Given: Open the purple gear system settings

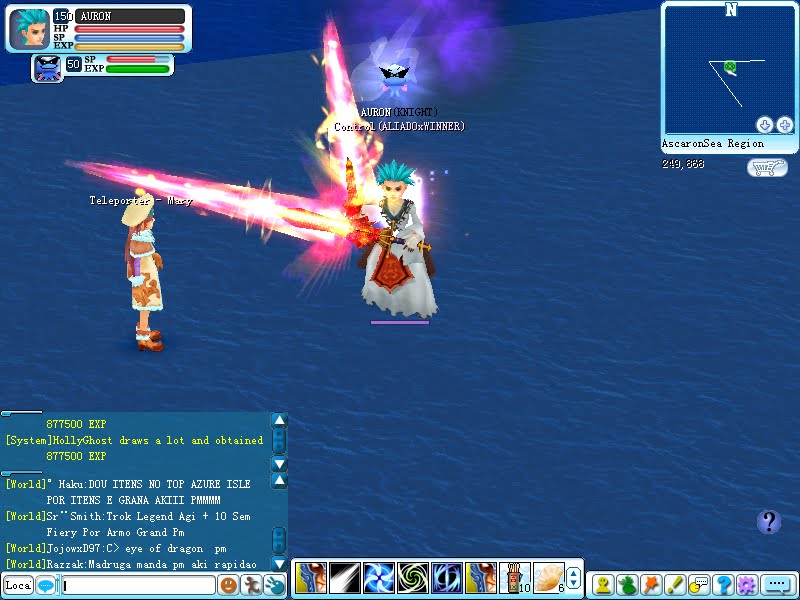Looking at the screenshot, I should [x=746, y=586].
